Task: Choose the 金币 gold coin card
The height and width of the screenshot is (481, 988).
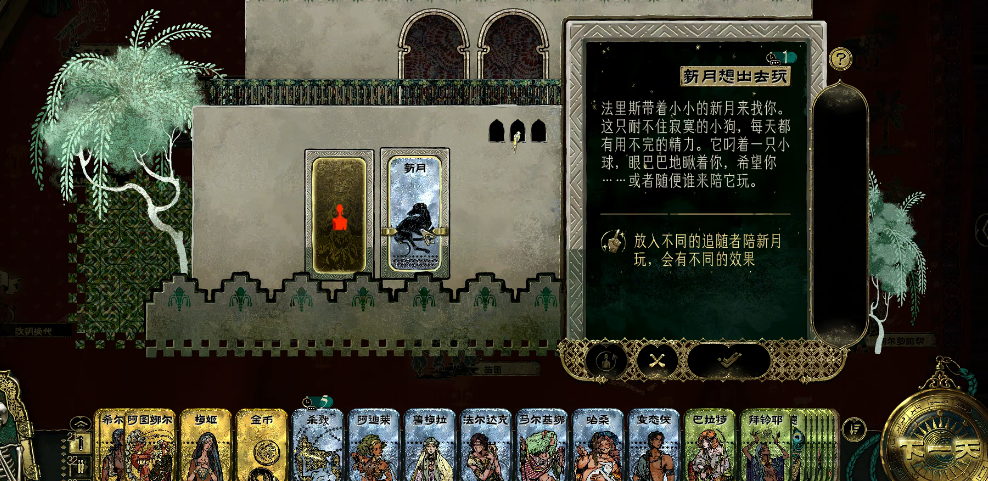Action: point(262,445)
